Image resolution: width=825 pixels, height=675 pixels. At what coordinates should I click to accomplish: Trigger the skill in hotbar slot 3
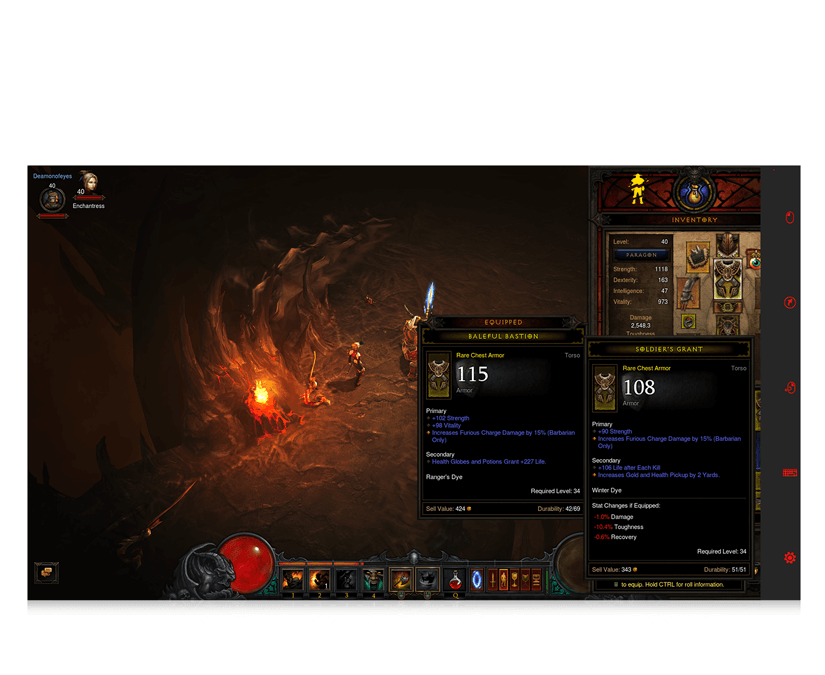coord(346,580)
